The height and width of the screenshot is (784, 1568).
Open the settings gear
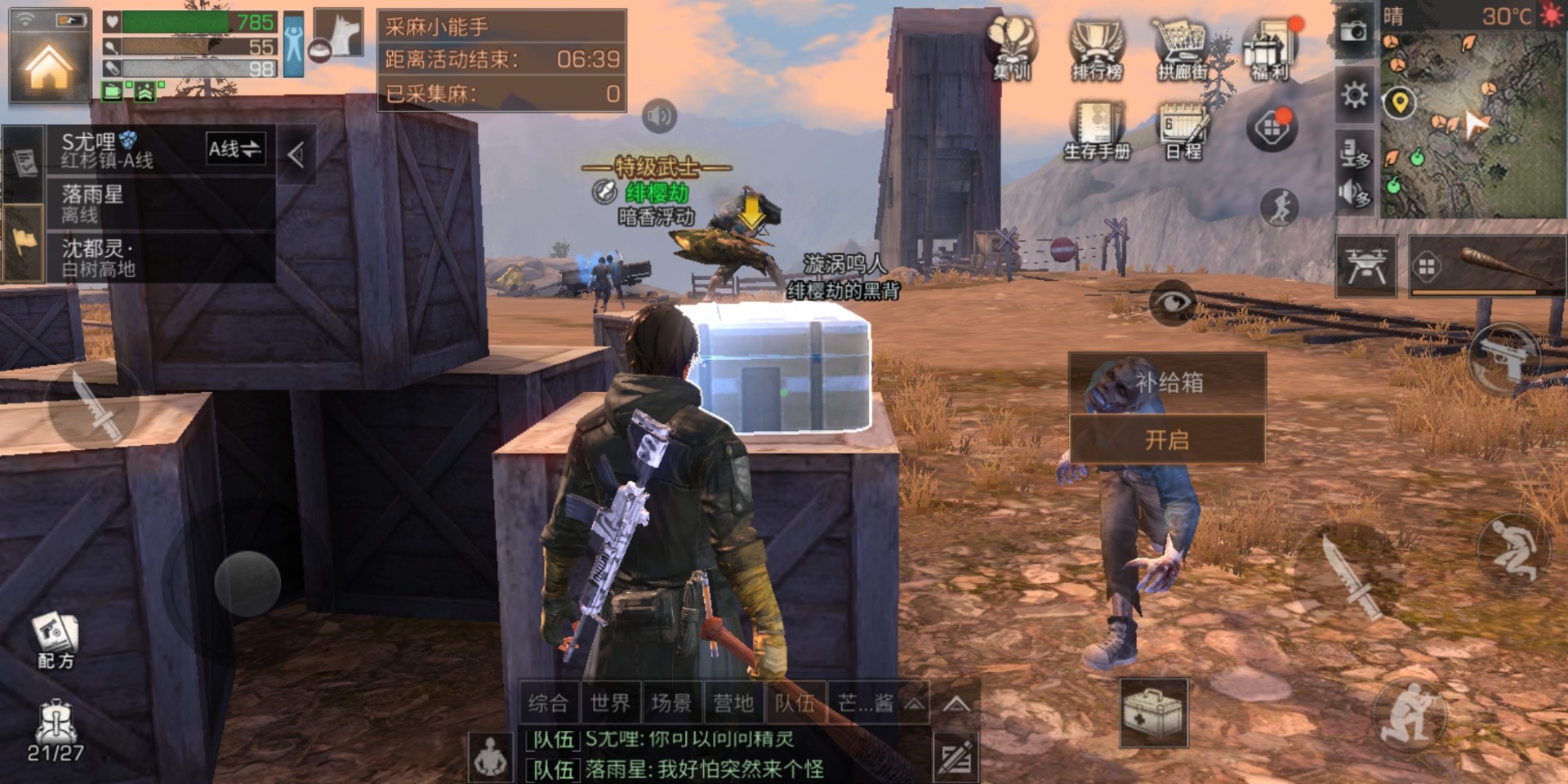pyautogui.click(x=1354, y=96)
